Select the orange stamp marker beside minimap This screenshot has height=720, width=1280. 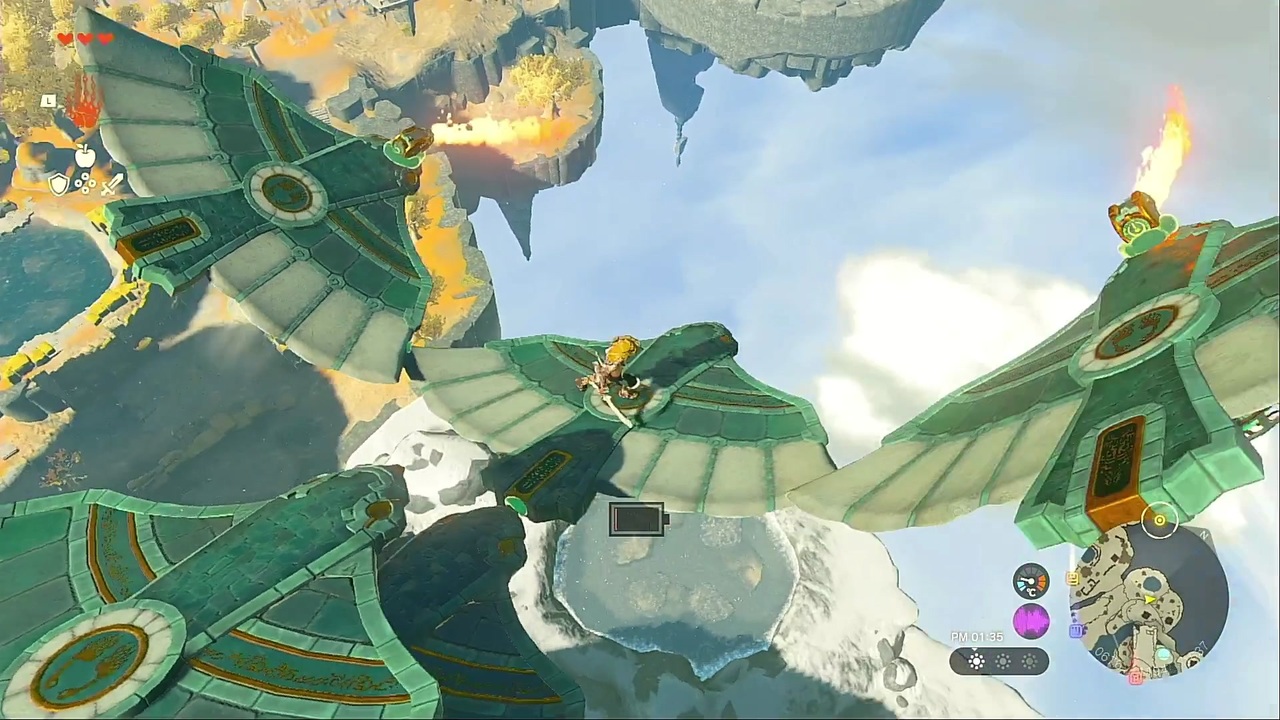tap(1073, 578)
